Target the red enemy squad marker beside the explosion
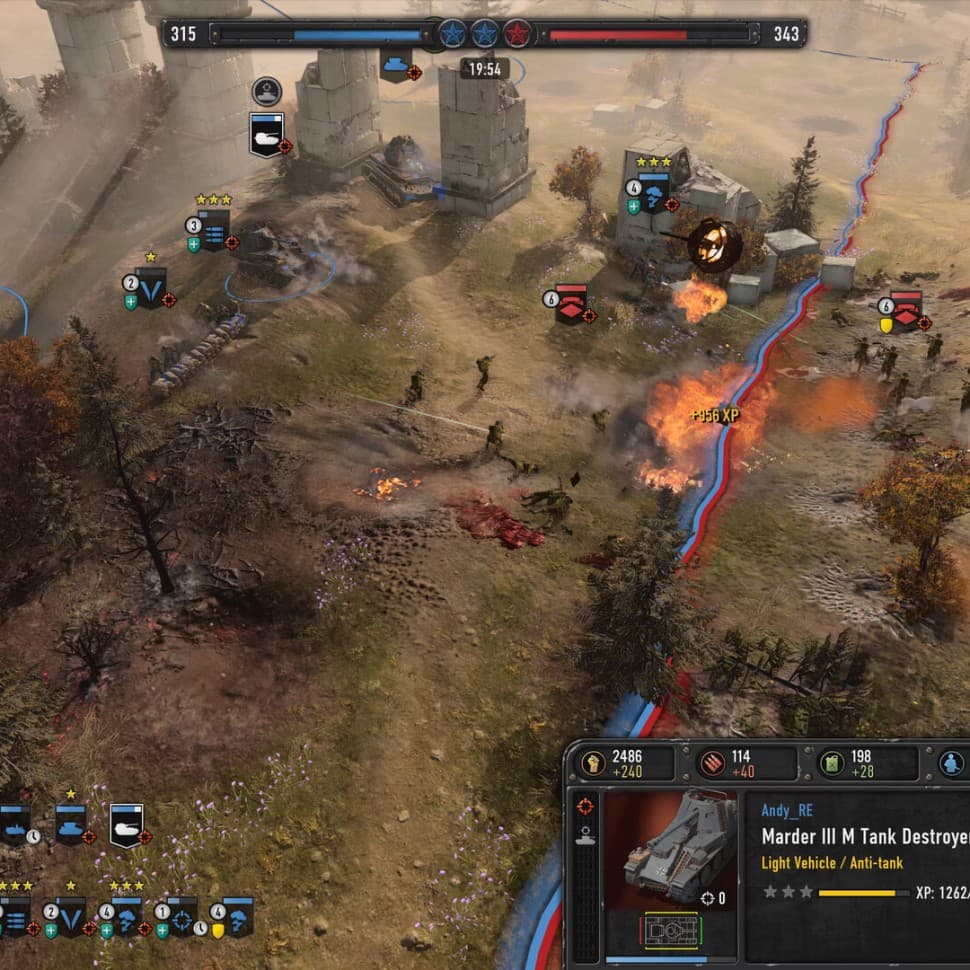Image resolution: width=970 pixels, height=970 pixels. [571, 304]
